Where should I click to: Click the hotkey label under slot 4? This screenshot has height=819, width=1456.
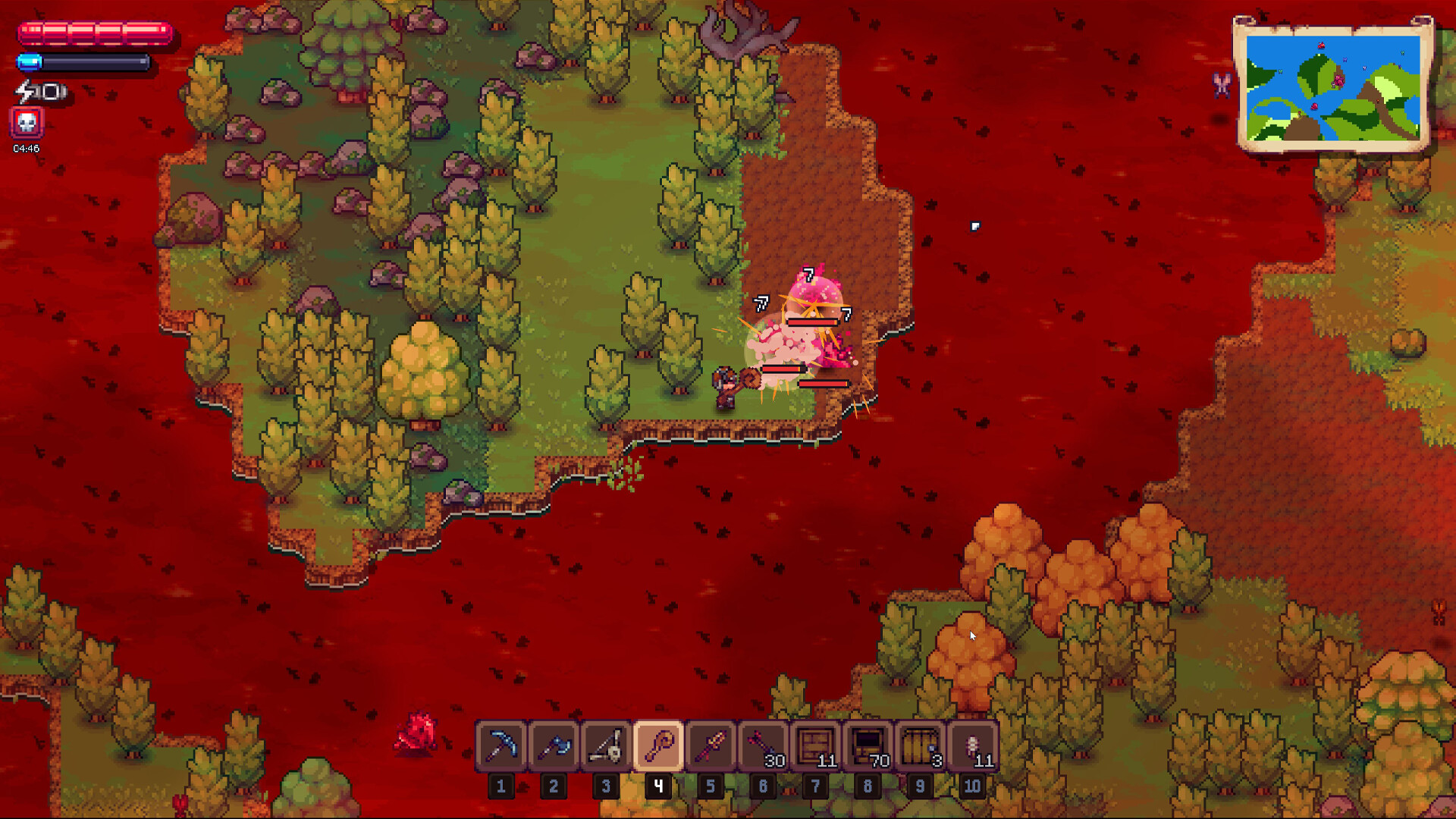click(x=659, y=787)
